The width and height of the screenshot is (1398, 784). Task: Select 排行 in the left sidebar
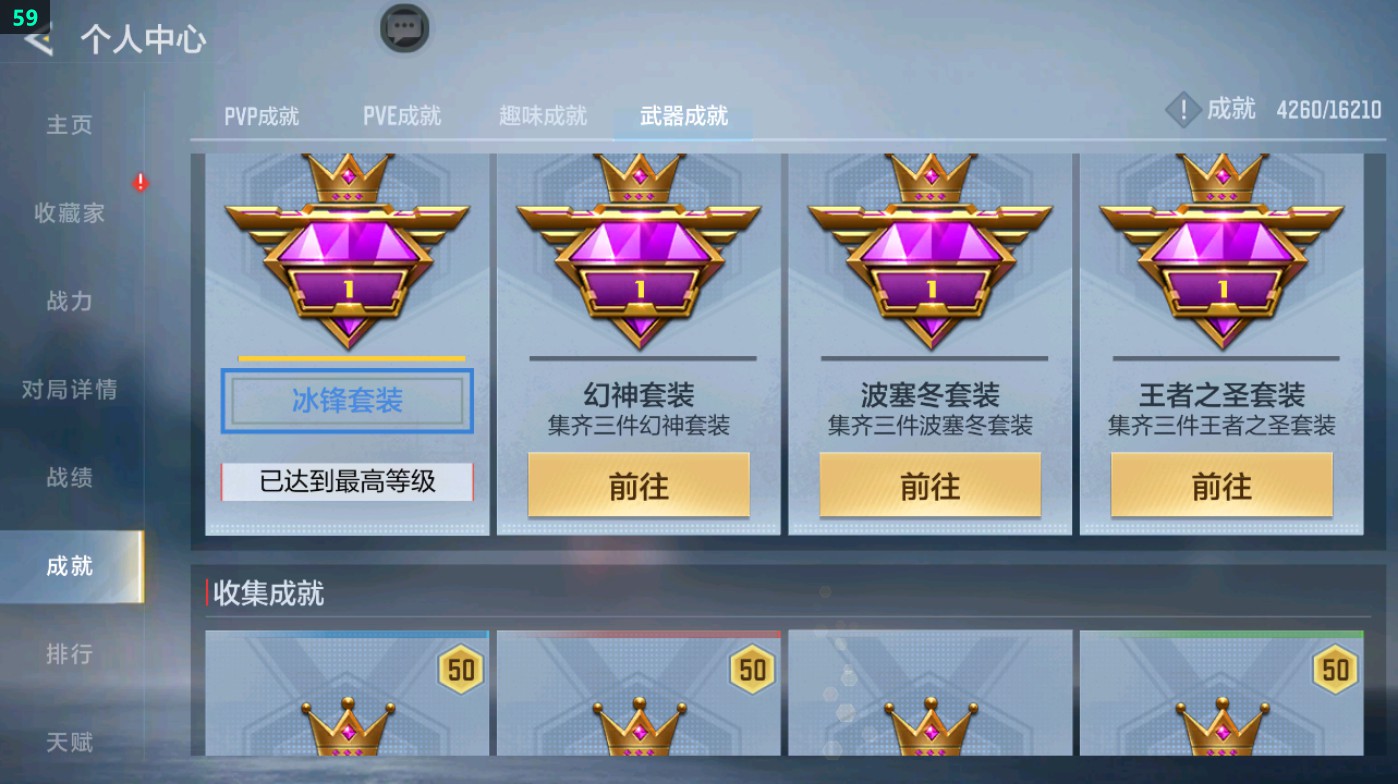click(68, 654)
